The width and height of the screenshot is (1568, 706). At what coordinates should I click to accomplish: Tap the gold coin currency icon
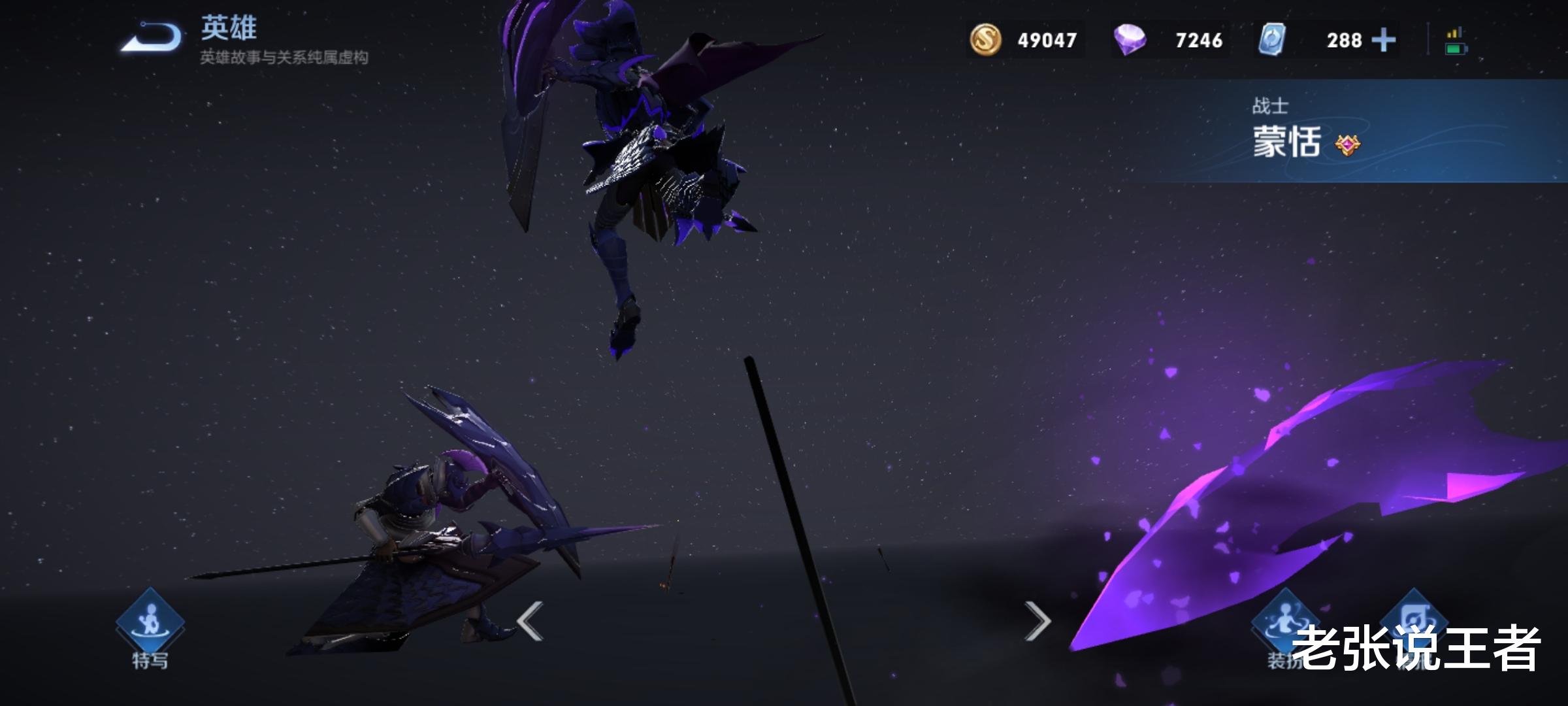(x=985, y=40)
